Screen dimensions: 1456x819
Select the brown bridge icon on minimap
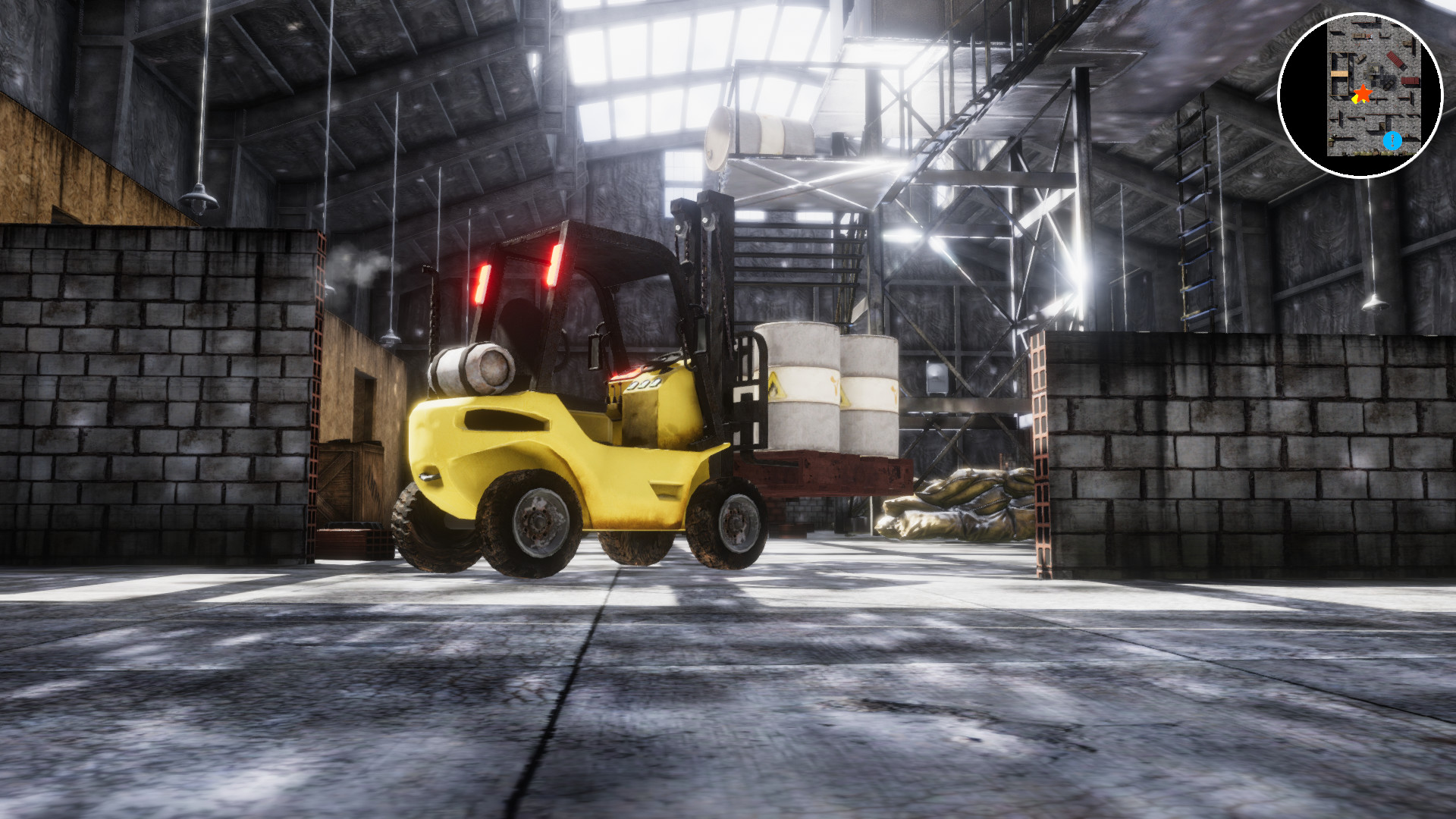tap(1339, 74)
